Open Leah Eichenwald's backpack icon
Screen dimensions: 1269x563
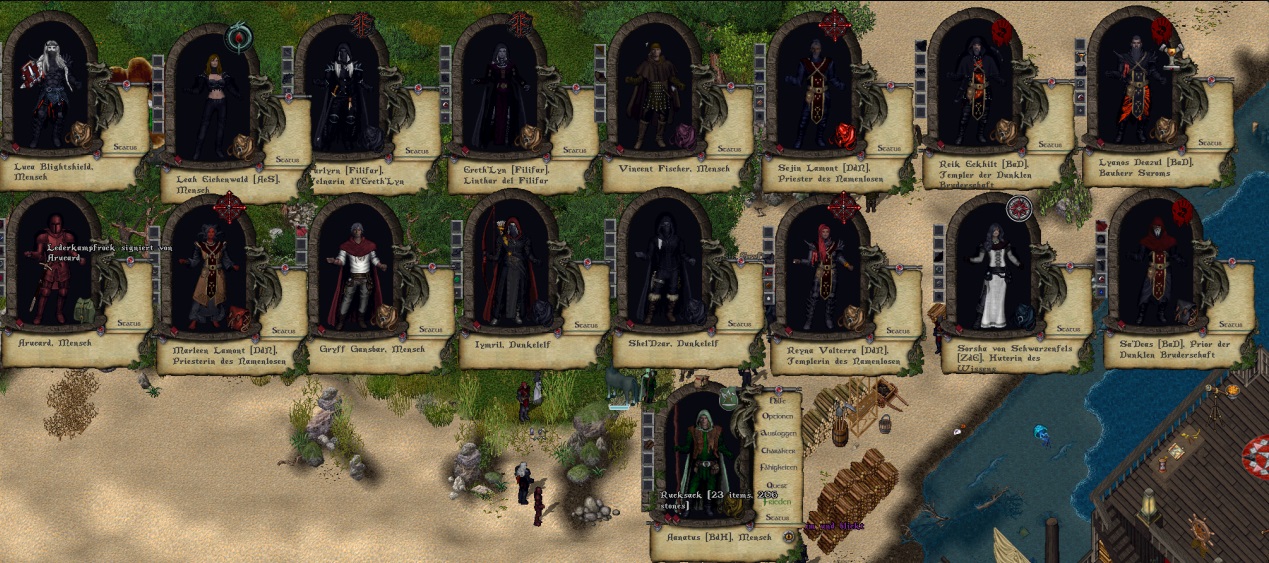(x=241, y=147)
